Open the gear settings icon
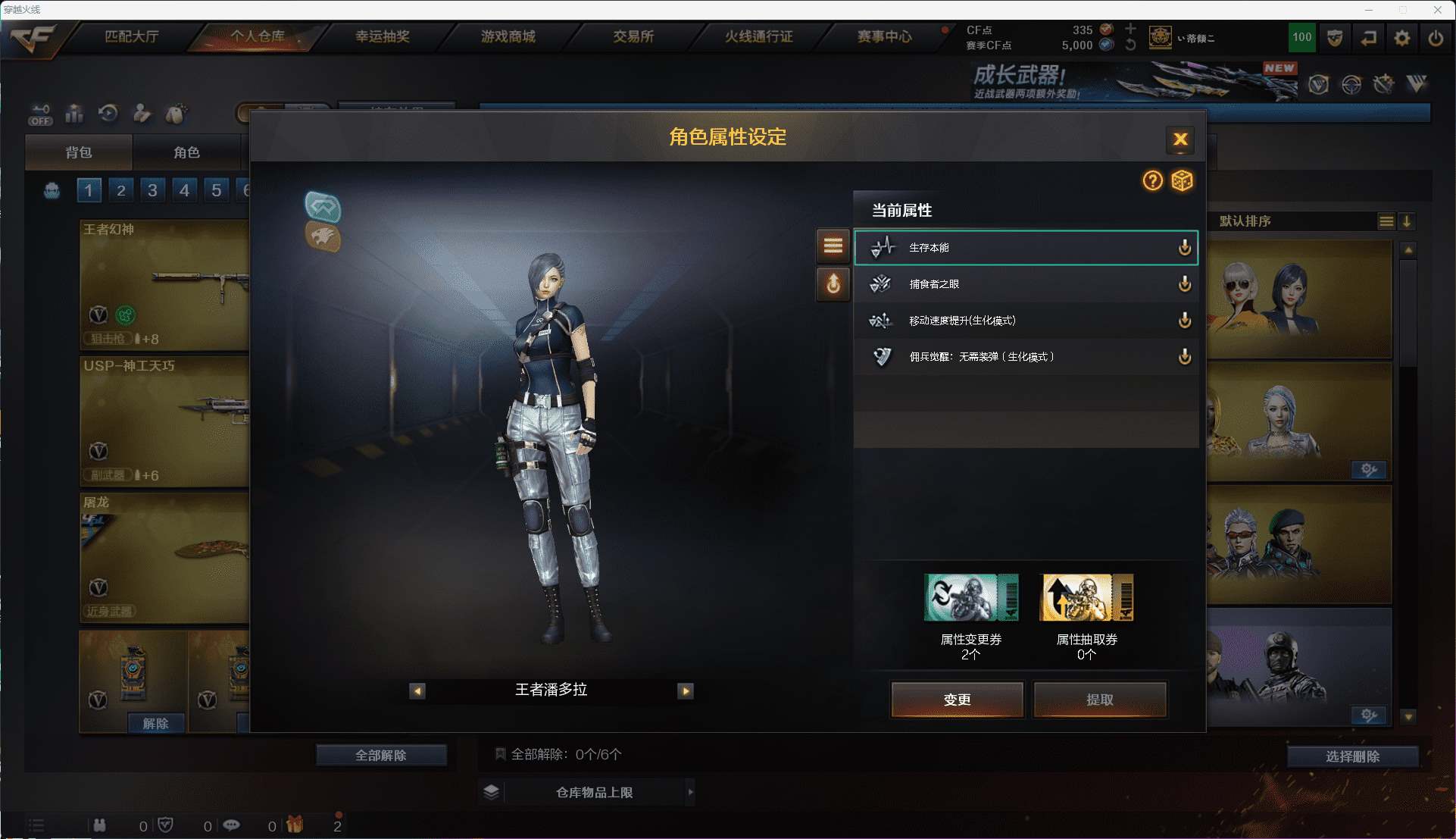The width and height of the screenshot is (1456, 839). coord(1402,38)
